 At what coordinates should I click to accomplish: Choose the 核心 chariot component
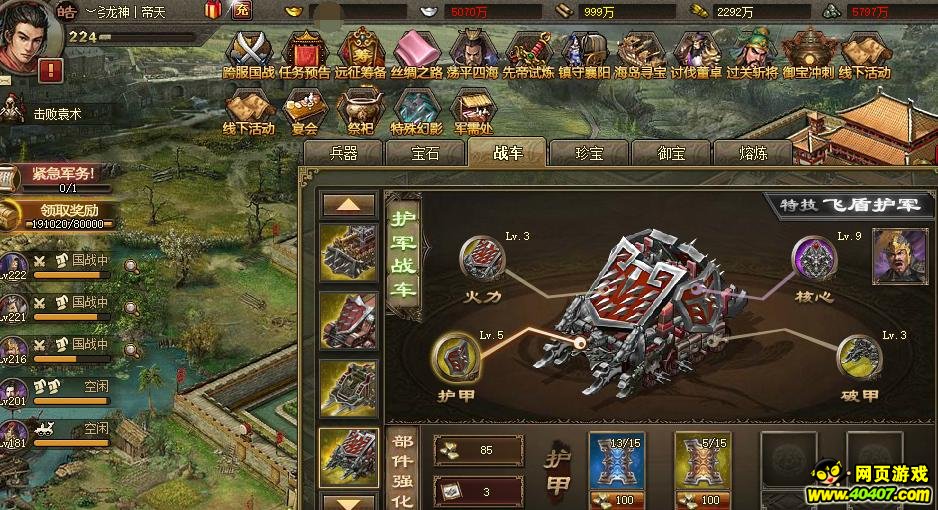point(815,259)
